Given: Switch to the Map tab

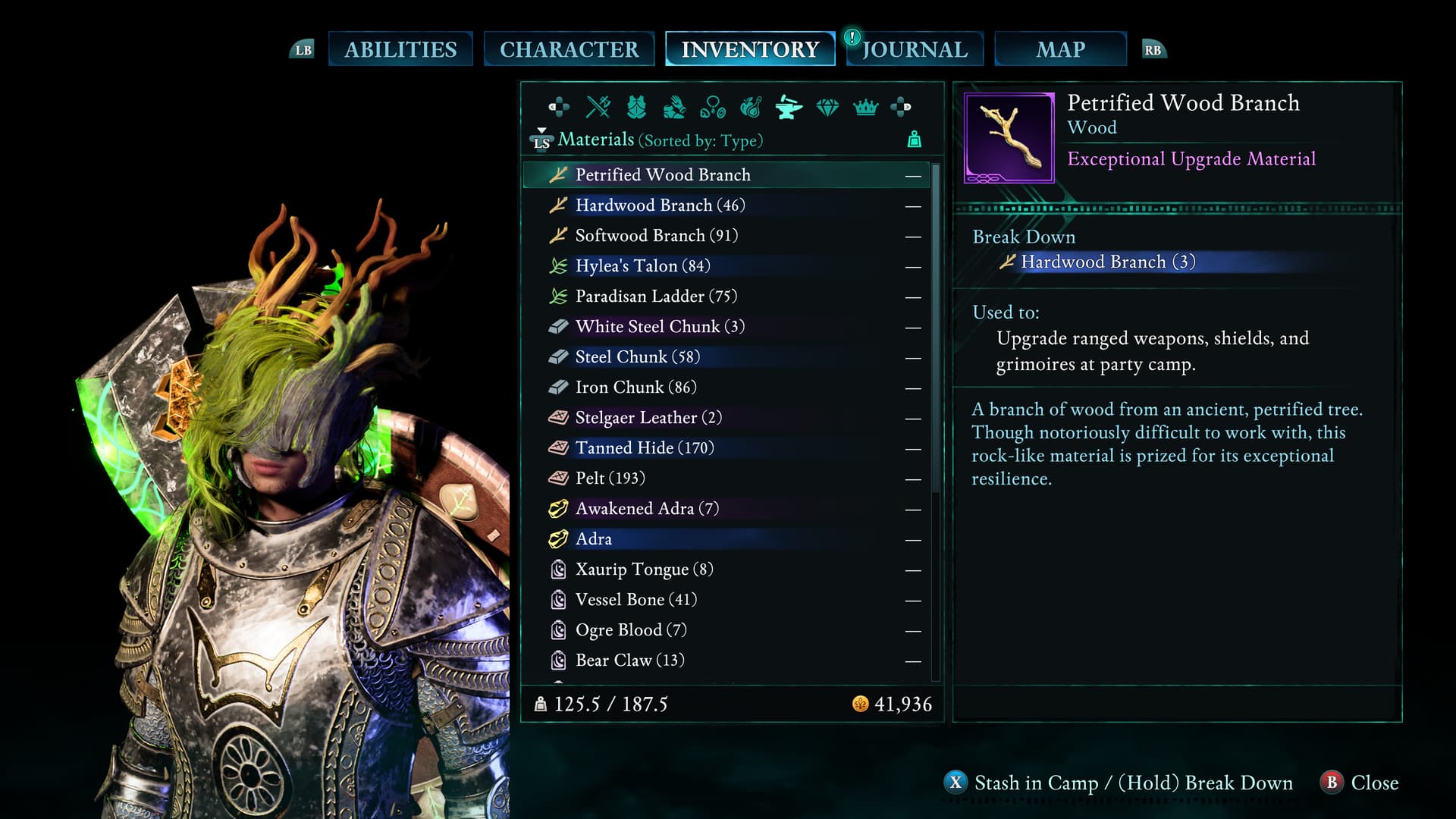Looking at the screenshot, I should [x=1060, y=49].
